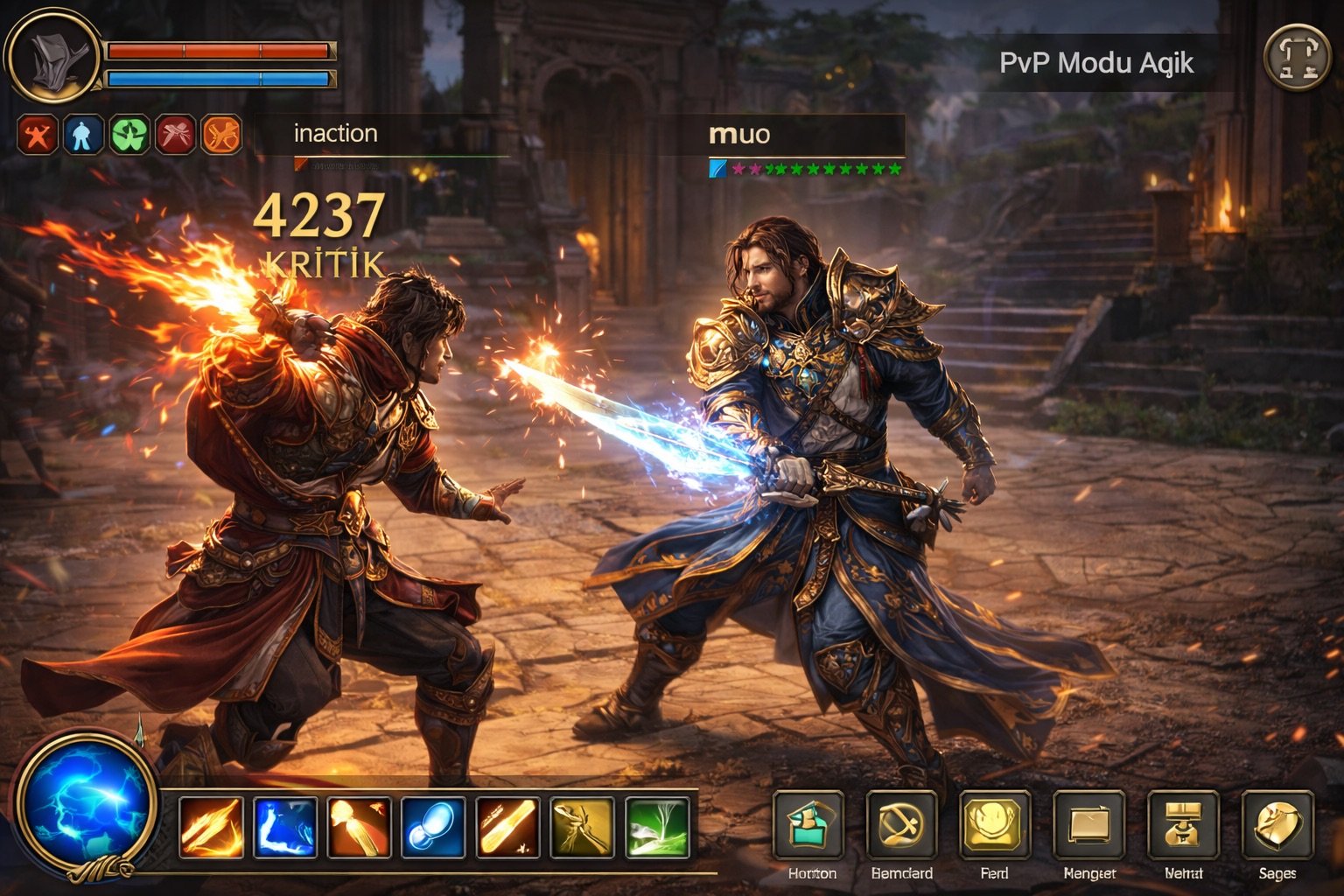Open the Hortton menu button
The height and width of the screenshot is (896, 1344).
point(809,825)
